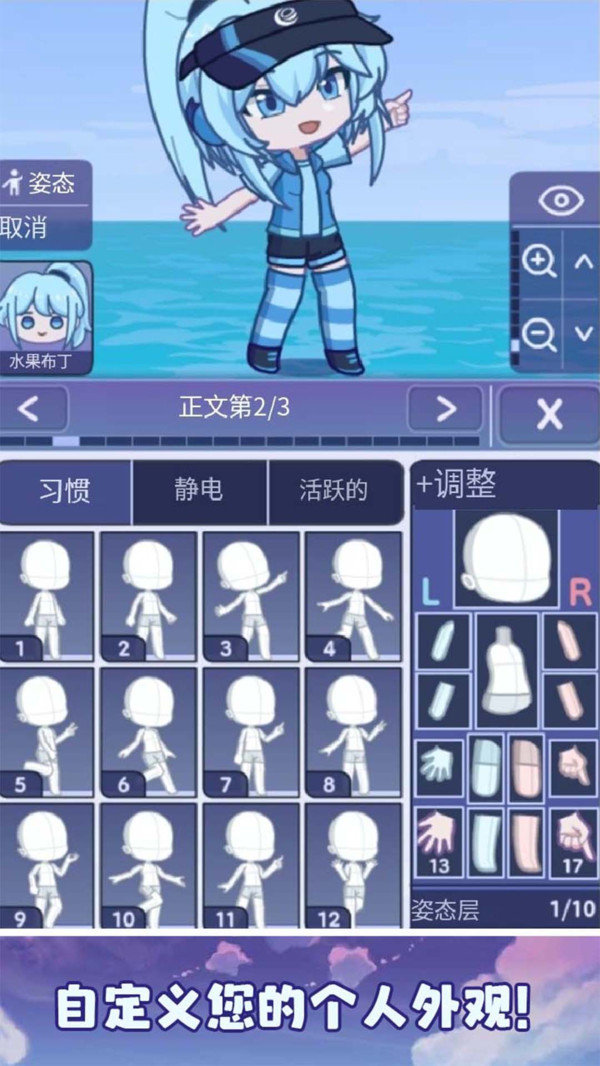
Task: Select the 水果布丁 character portrait
Action: pos(46,317)
